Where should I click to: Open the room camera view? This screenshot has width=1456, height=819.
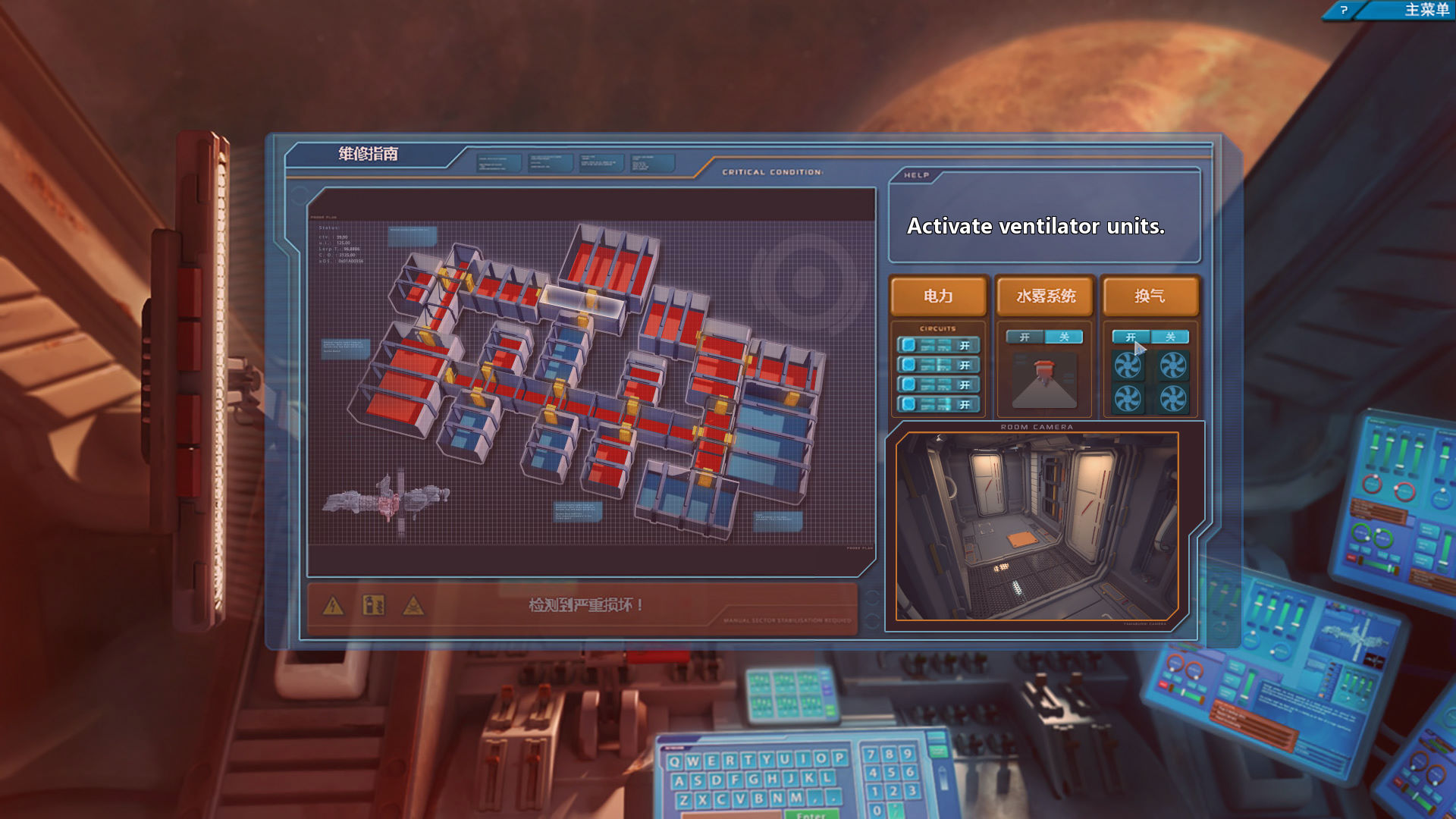(x=1037, y=526)
